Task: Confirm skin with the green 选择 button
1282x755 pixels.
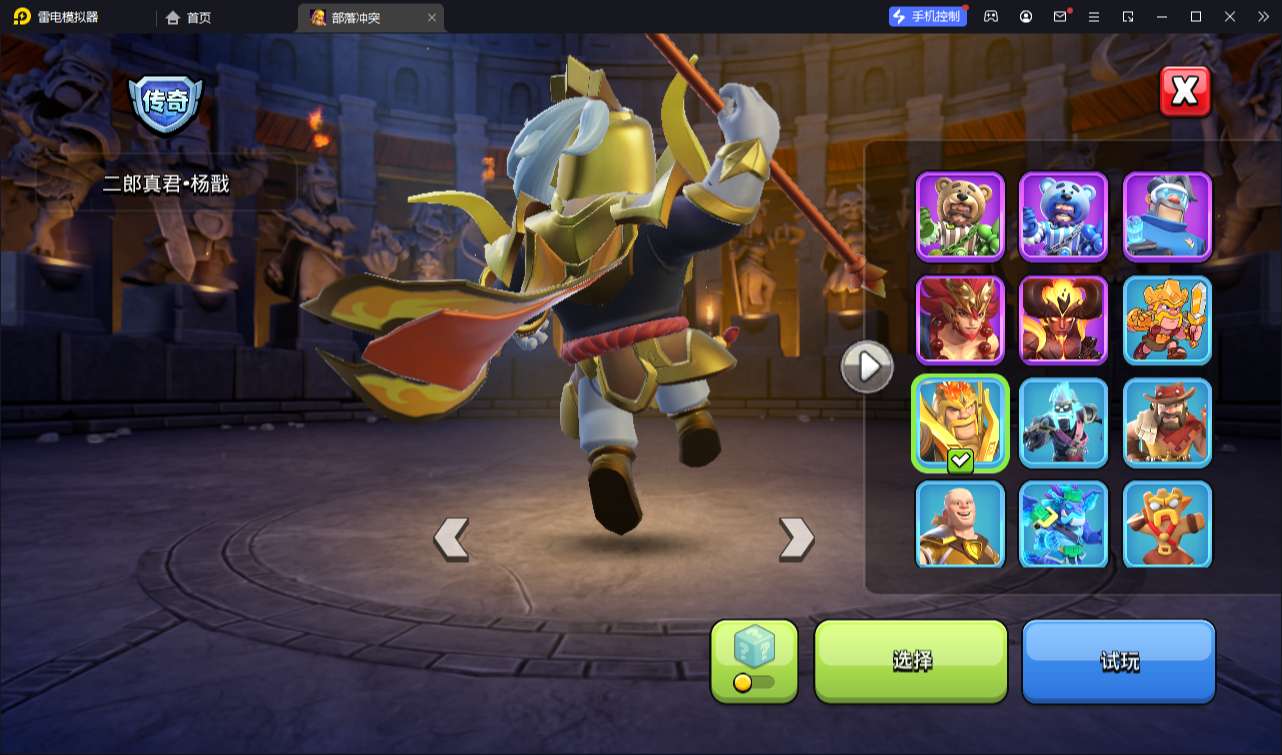Action: pyautogui.click(x=911, y=660)
